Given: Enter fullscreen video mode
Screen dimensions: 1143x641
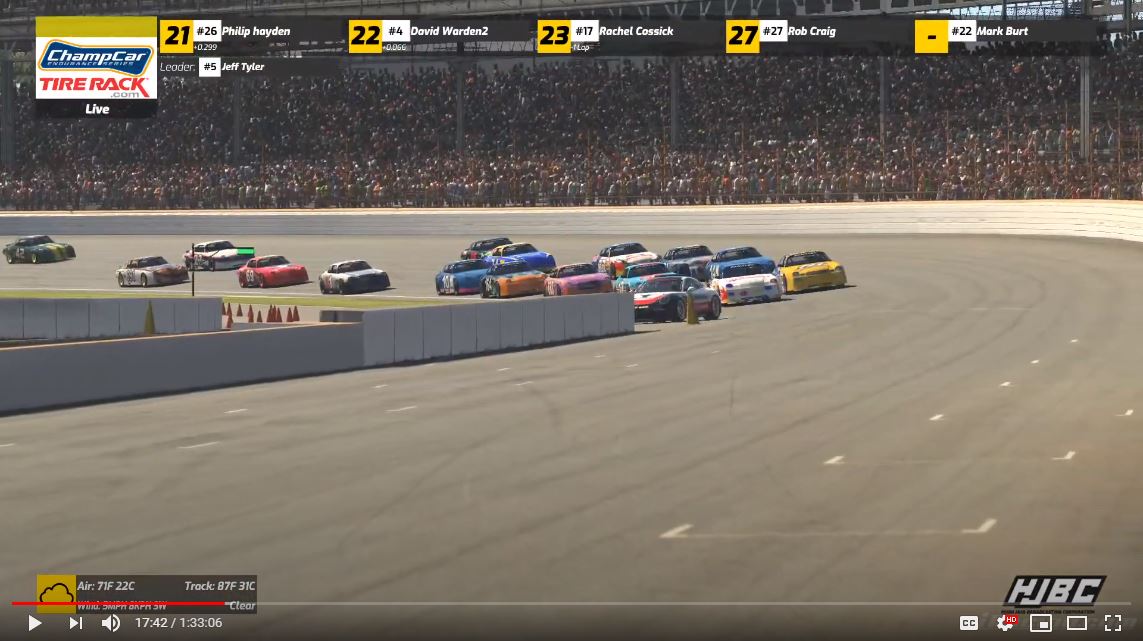Looking at the screenshot, I should tap(1112, 623).
